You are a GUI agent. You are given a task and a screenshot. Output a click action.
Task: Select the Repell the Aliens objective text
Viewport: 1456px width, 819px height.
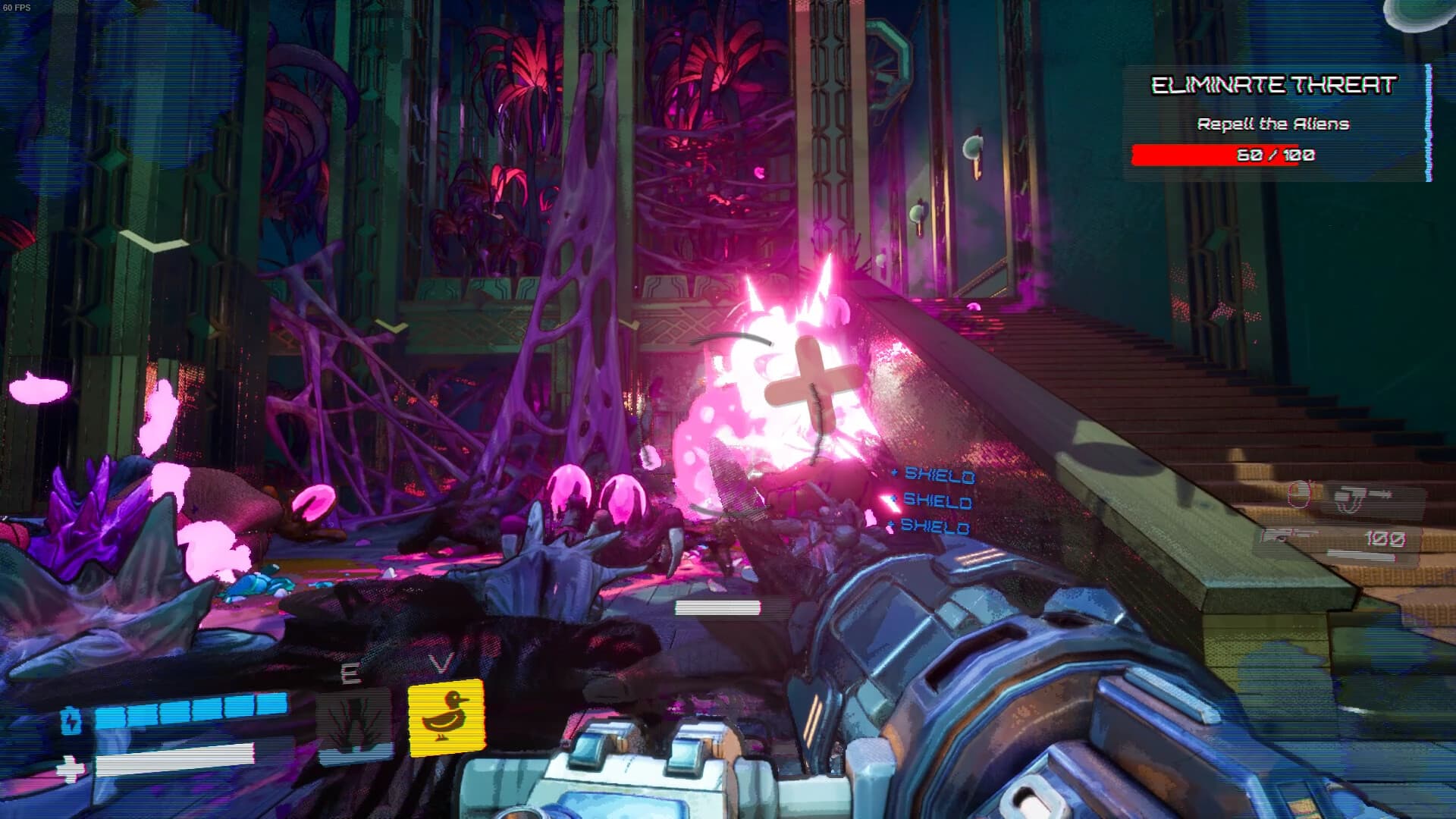coord(1274,124)
